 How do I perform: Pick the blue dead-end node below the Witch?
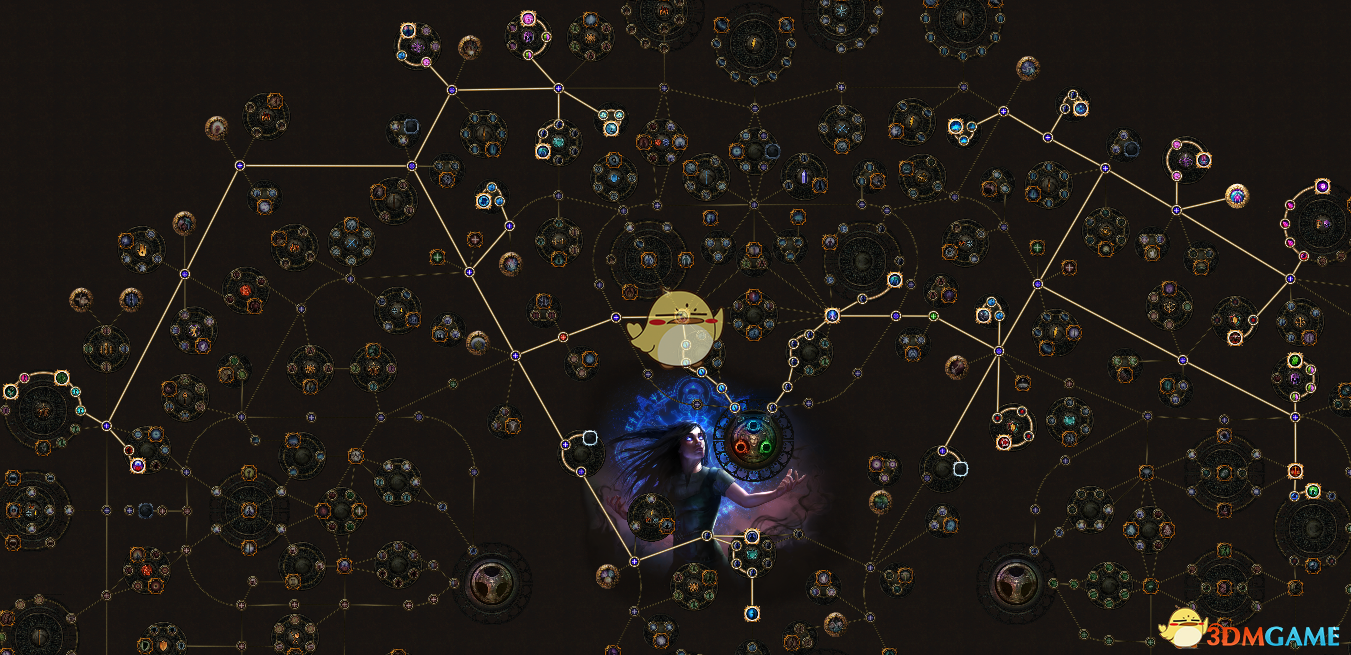point(751,612)
